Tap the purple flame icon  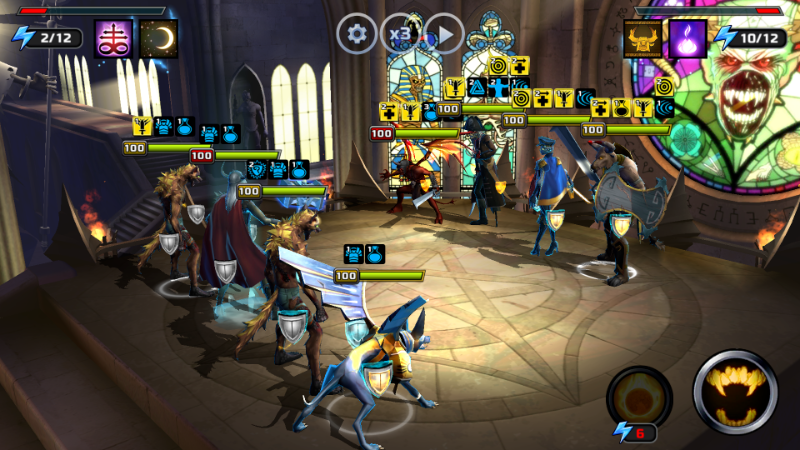pyautogui.click(x=688, y=39)
